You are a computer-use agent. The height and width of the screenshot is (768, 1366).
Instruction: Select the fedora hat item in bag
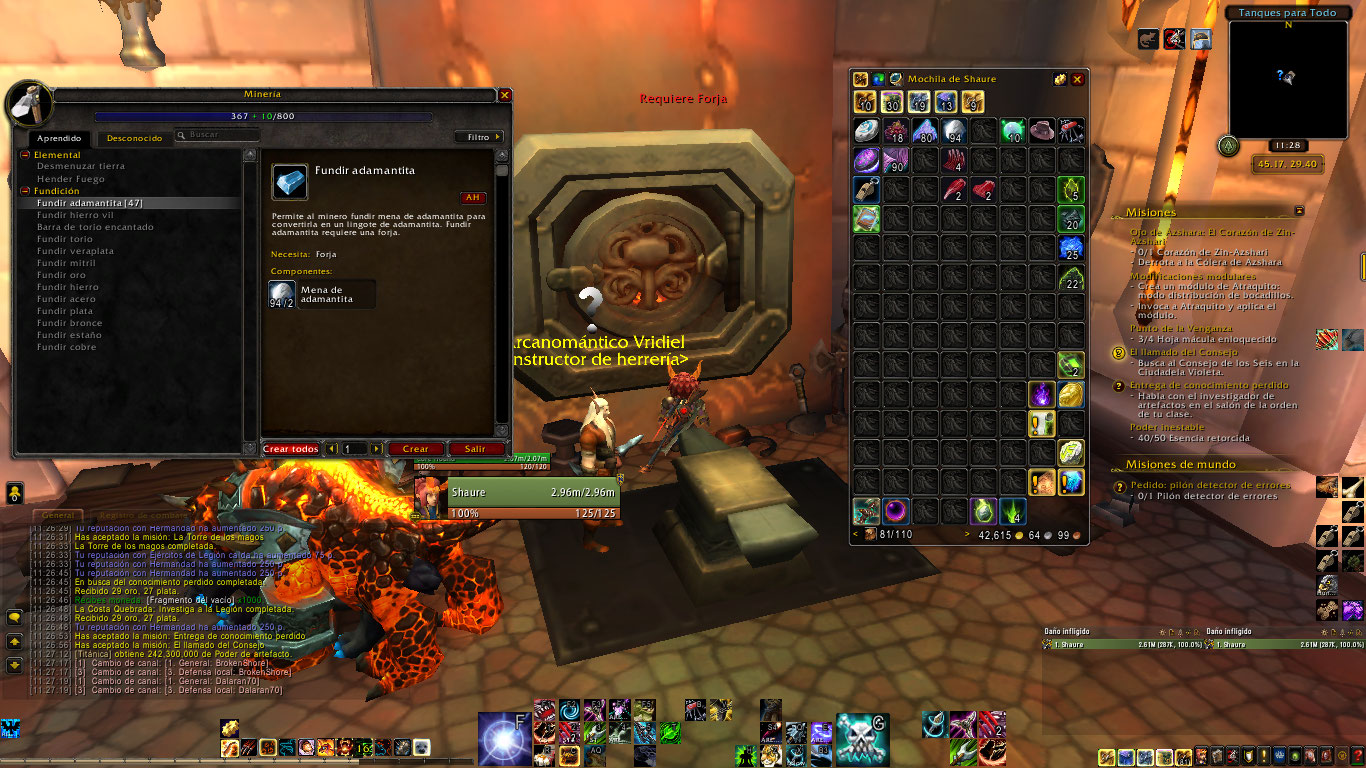pos(1042,131)
